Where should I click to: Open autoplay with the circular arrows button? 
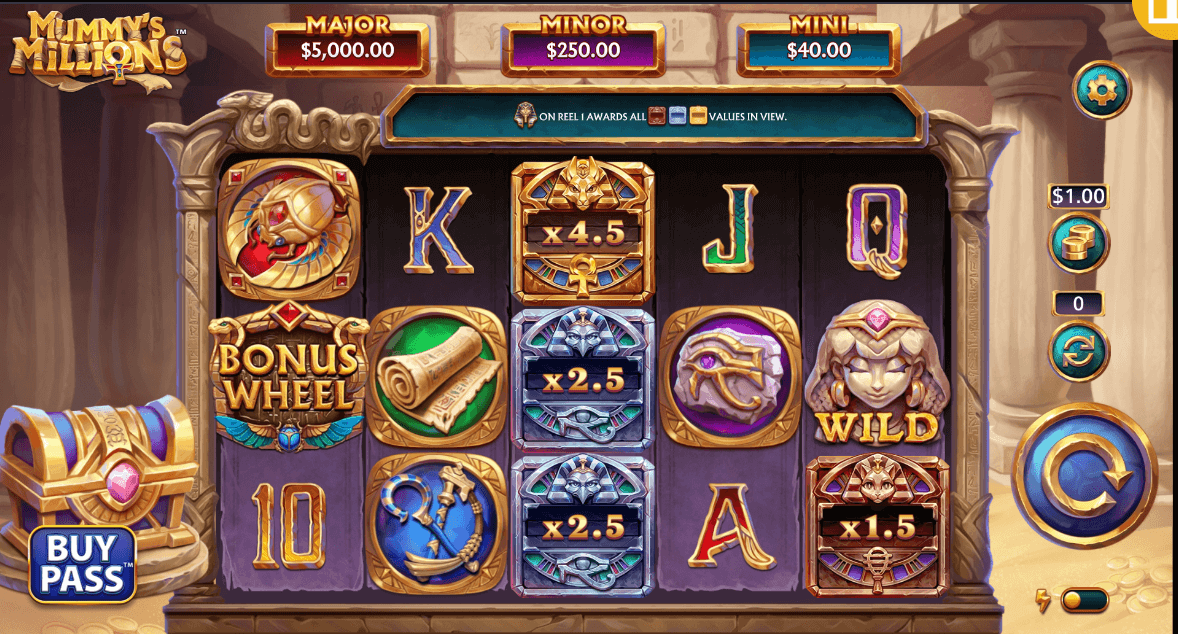coord(1078,350)
